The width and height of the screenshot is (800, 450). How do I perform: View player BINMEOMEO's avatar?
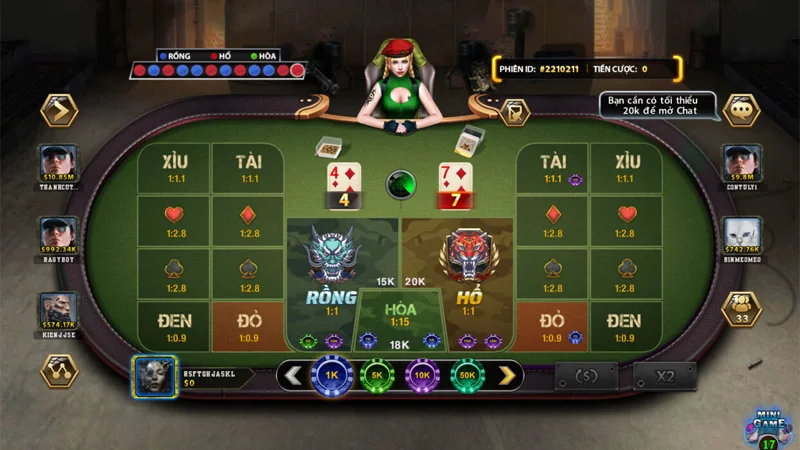click(x=741, y=234)
